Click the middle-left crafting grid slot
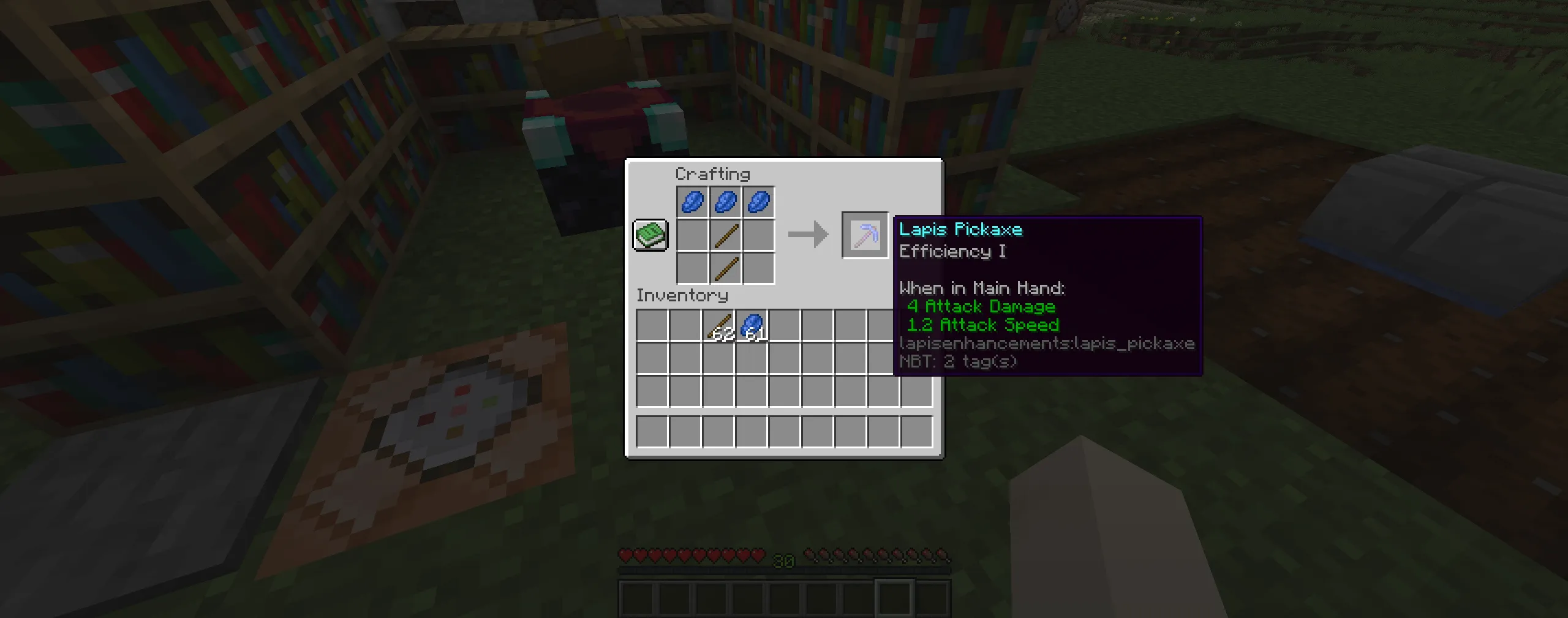The height and width of the screenshot is (618, 1568). tap(692, 236)
